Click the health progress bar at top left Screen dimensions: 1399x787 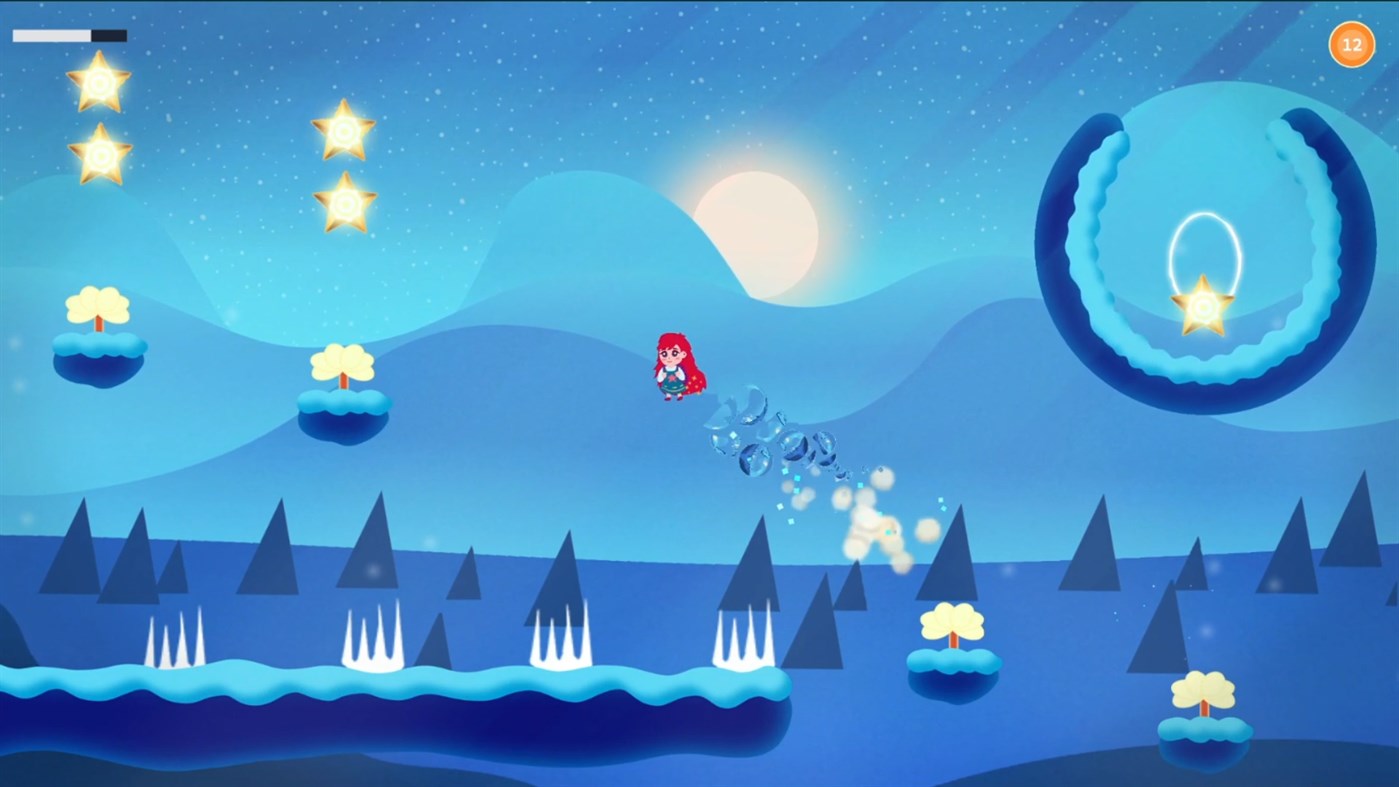(68, 34)
